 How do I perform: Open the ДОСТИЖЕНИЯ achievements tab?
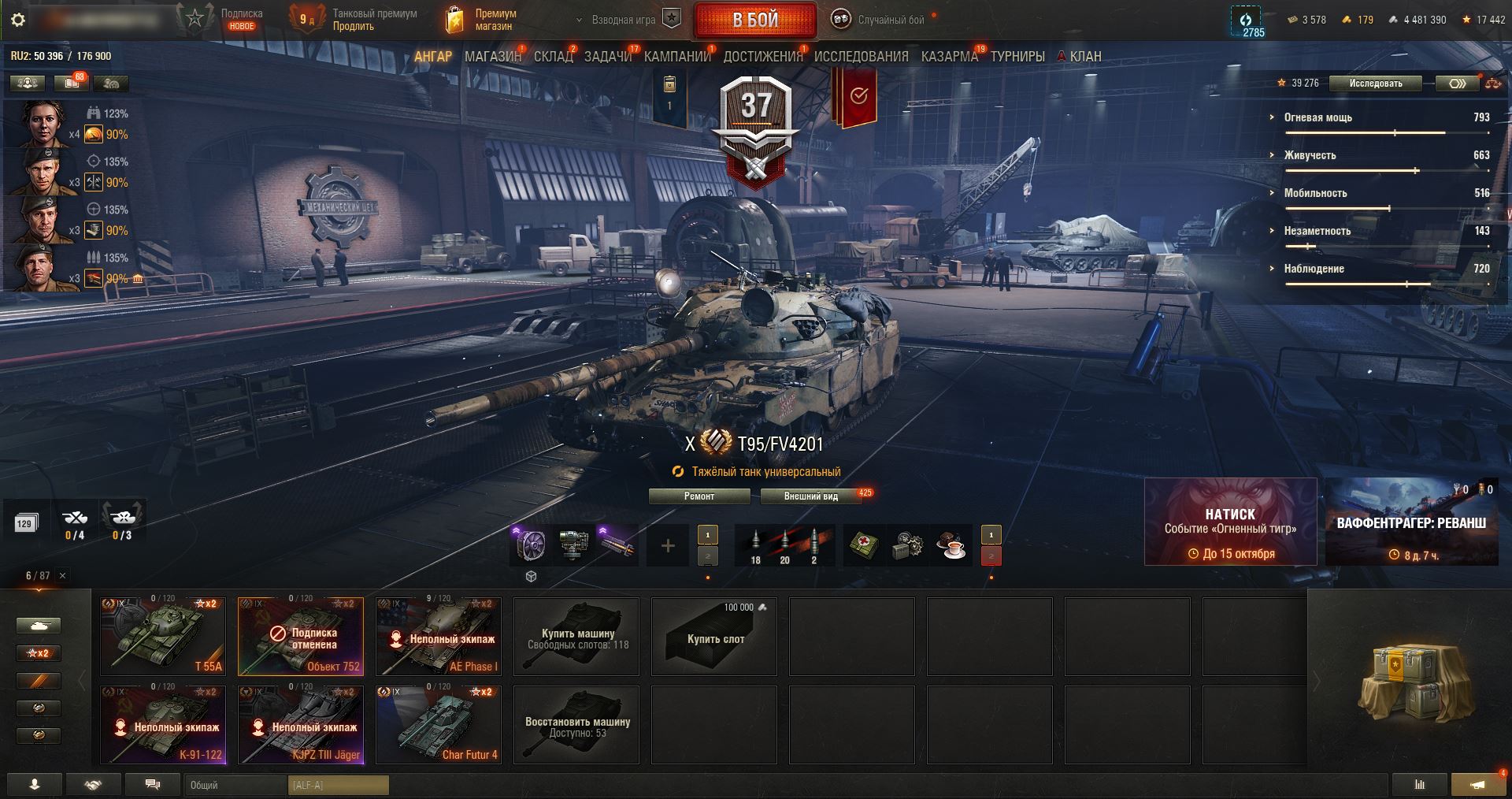[762, 57]
